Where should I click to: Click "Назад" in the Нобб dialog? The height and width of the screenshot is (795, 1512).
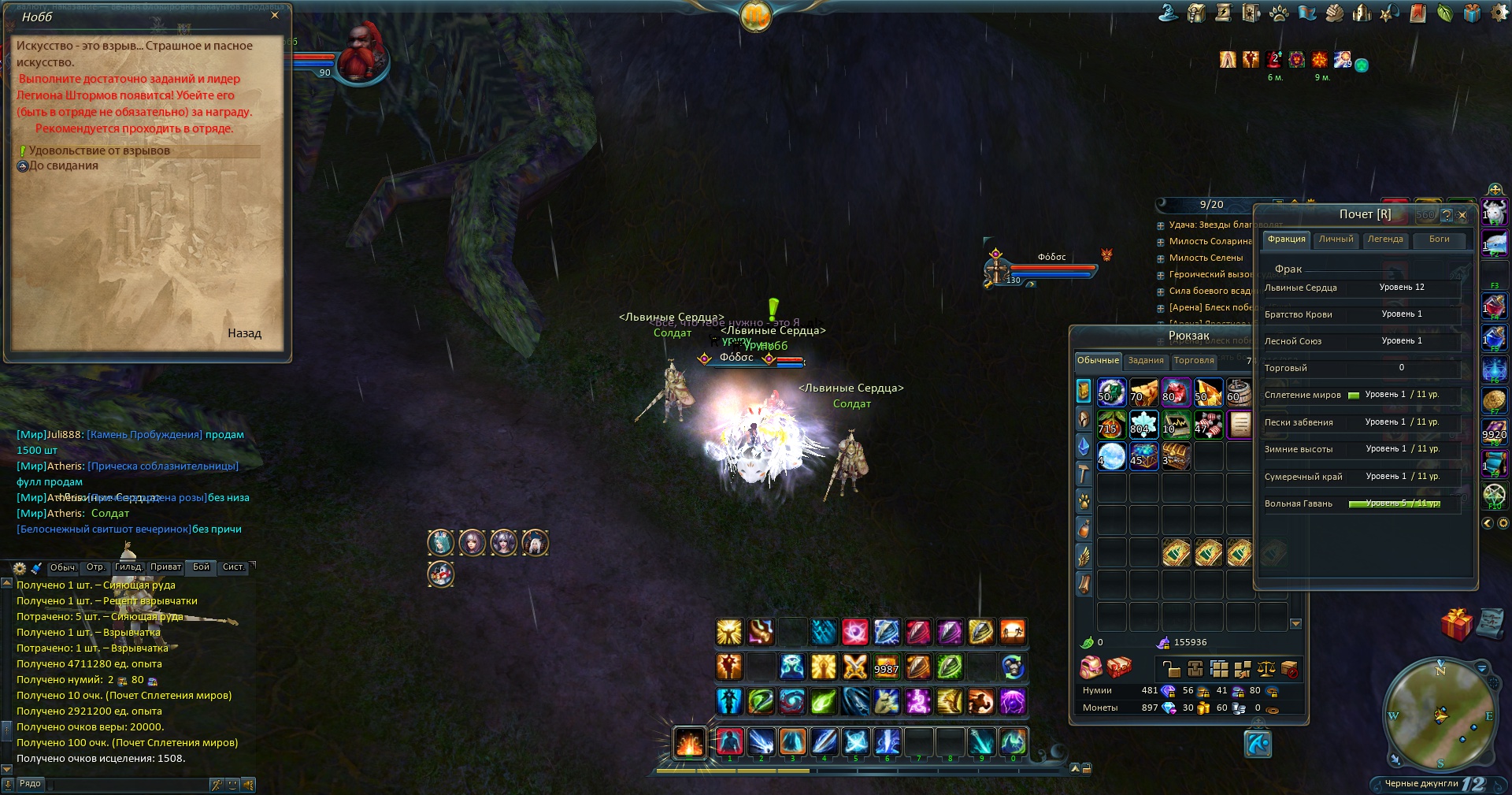[244, 333]
